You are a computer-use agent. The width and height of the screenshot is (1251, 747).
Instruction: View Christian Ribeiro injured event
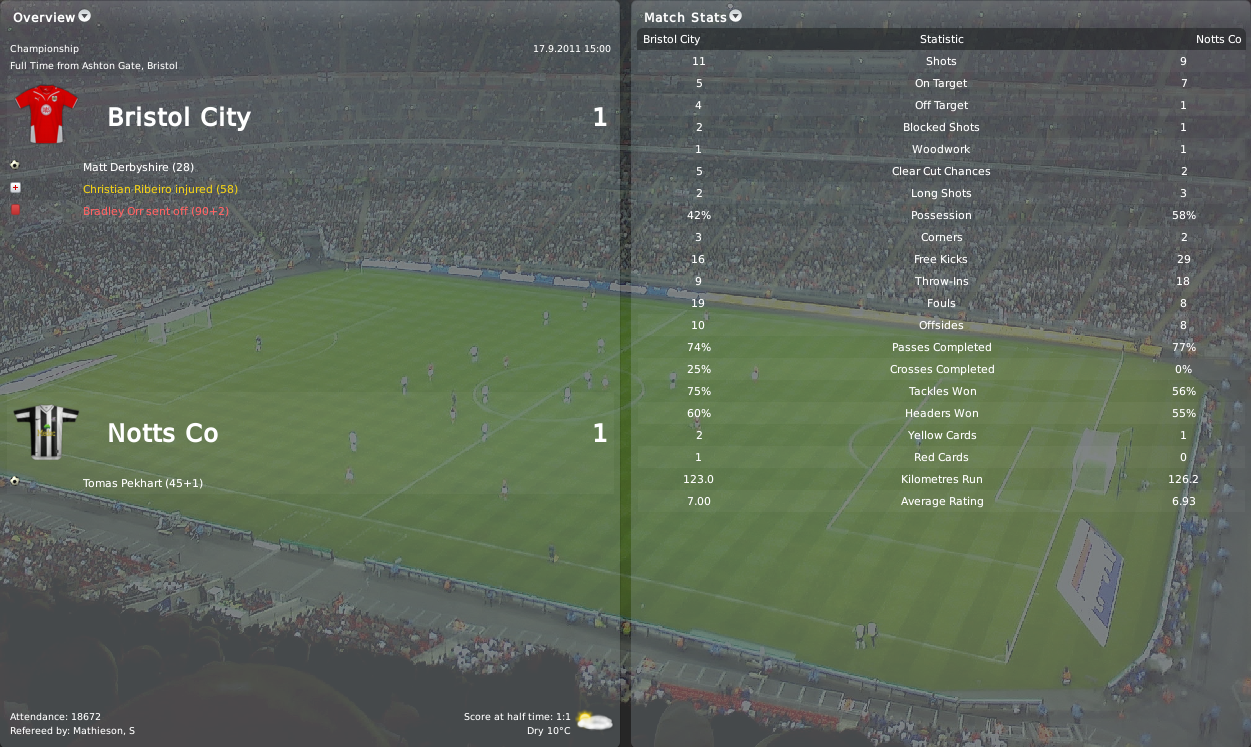coord(160,189)
